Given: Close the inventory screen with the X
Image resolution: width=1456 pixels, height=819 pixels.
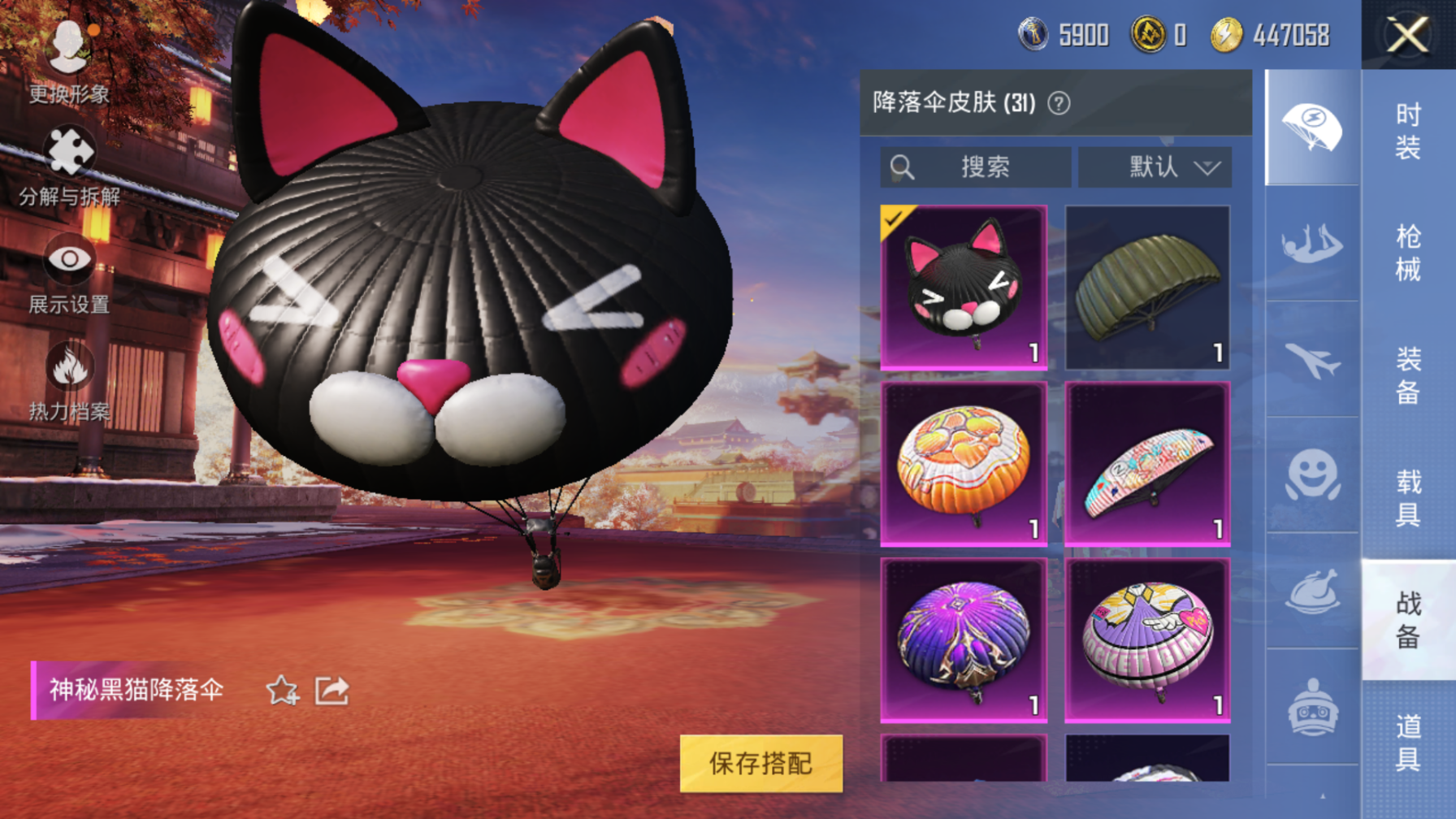Looking at the screenshot, I should pos(1407,35).
